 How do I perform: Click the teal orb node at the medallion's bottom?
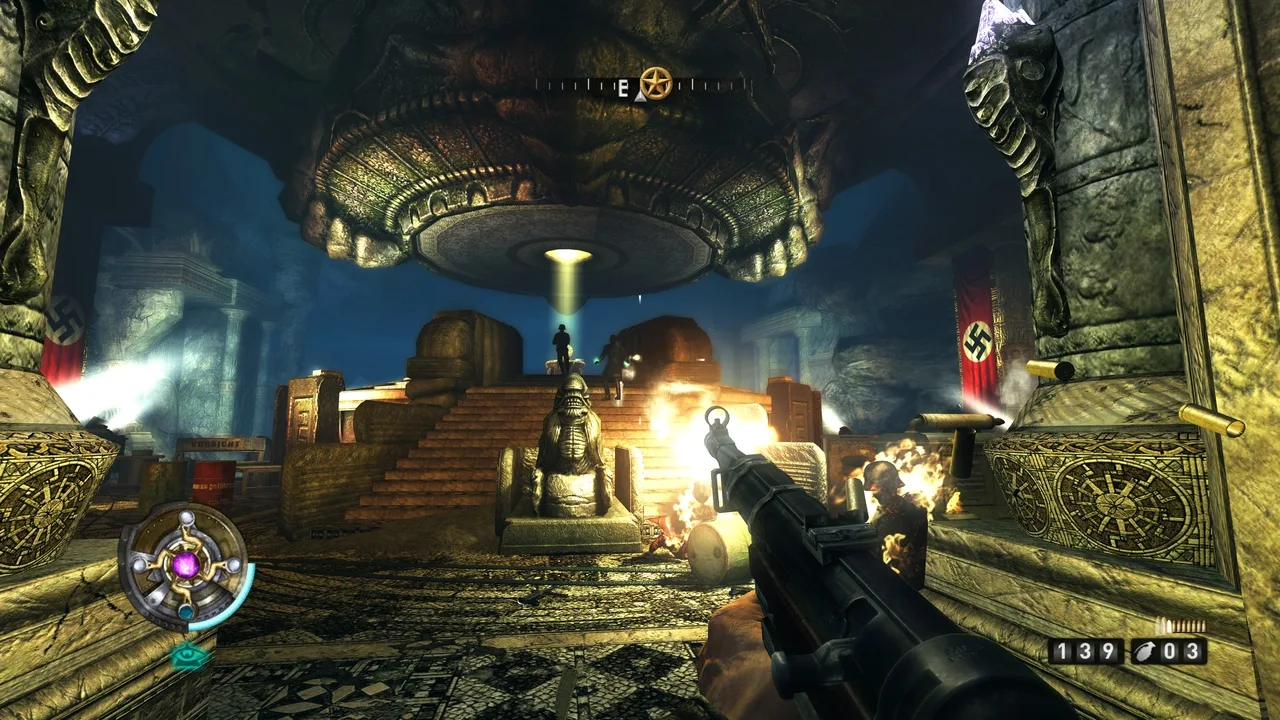tap(186, 611)
